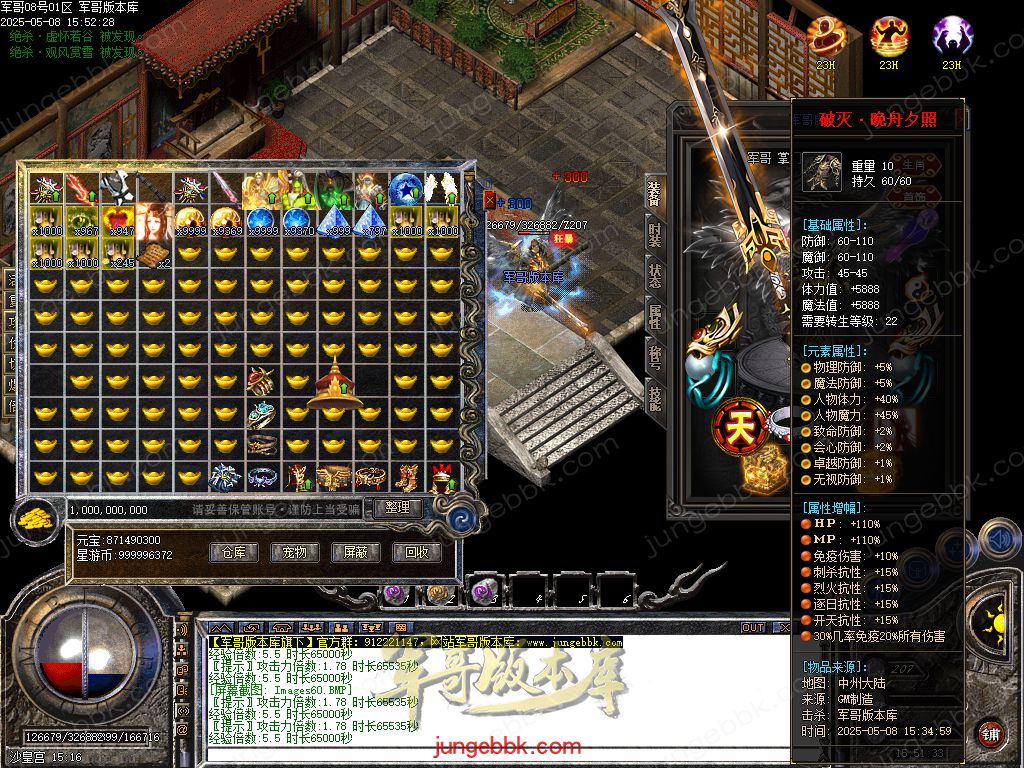Show the 属性 attributes tab
Image resolution: width=1024 pixels, height=768 pixels.
[654, 317]
